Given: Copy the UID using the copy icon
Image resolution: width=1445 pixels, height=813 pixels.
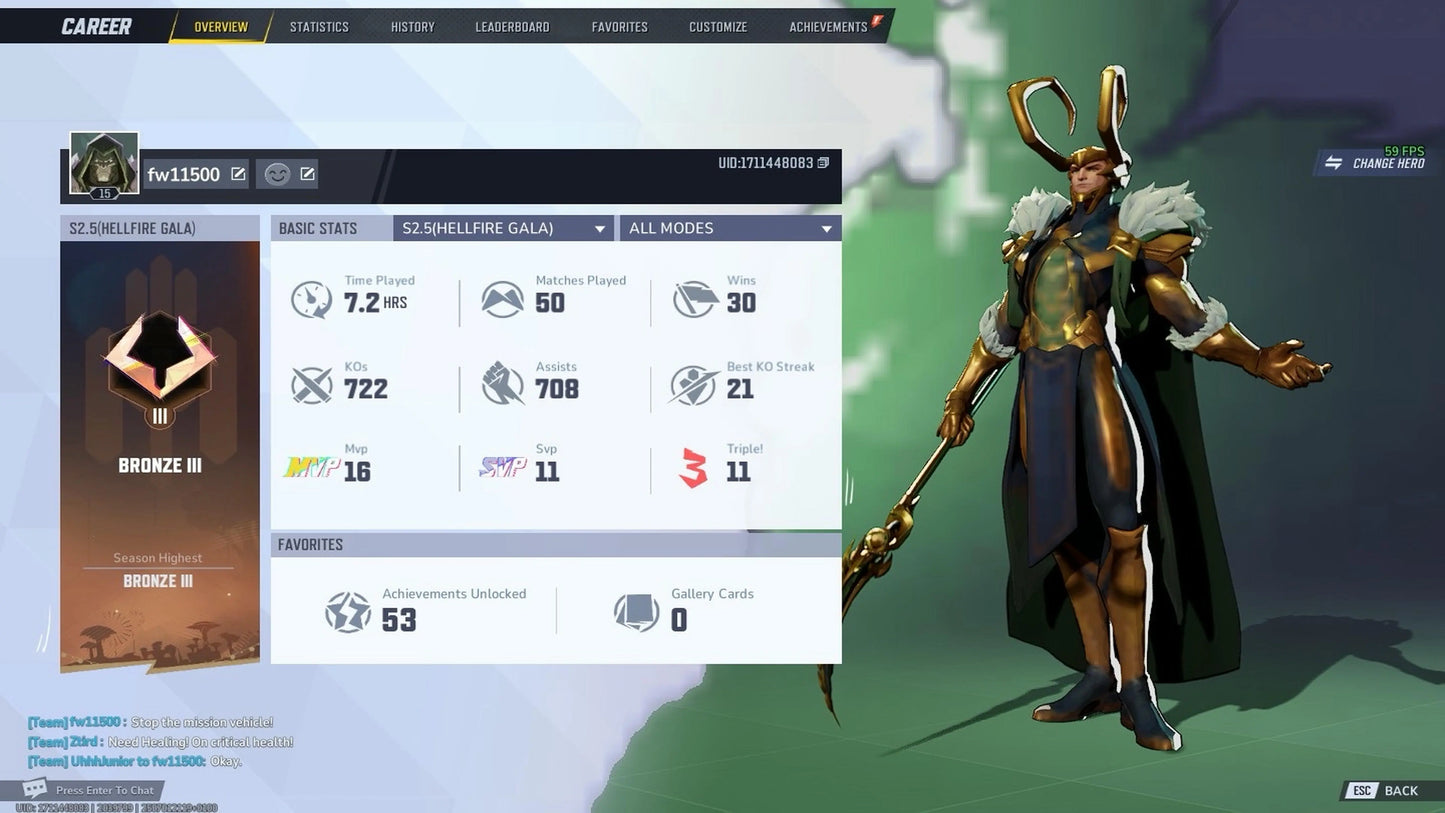Looking at the screenshot, I should [822, 162].
